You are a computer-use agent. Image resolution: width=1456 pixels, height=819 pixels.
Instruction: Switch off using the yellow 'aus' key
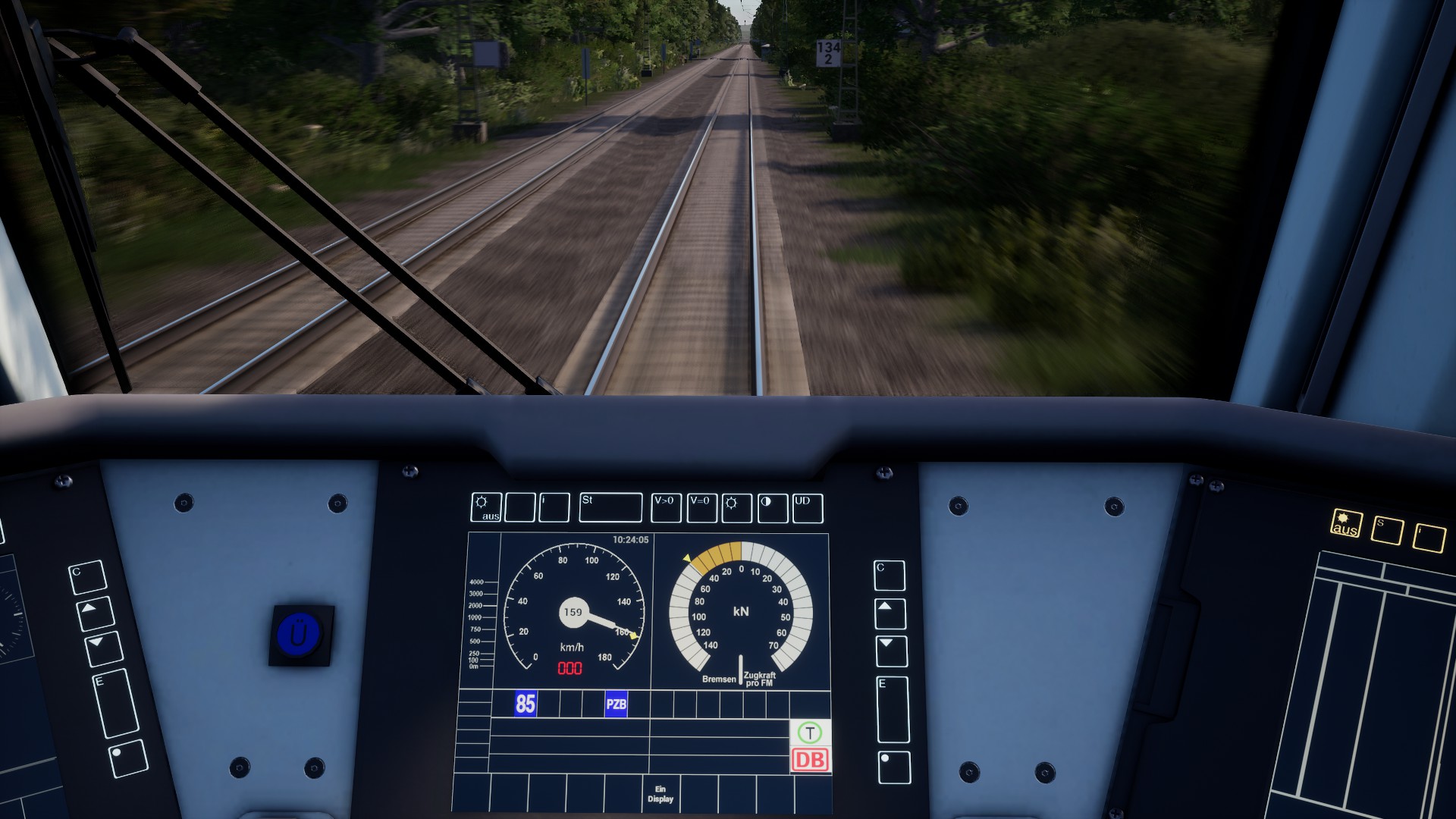(1347, 524)
